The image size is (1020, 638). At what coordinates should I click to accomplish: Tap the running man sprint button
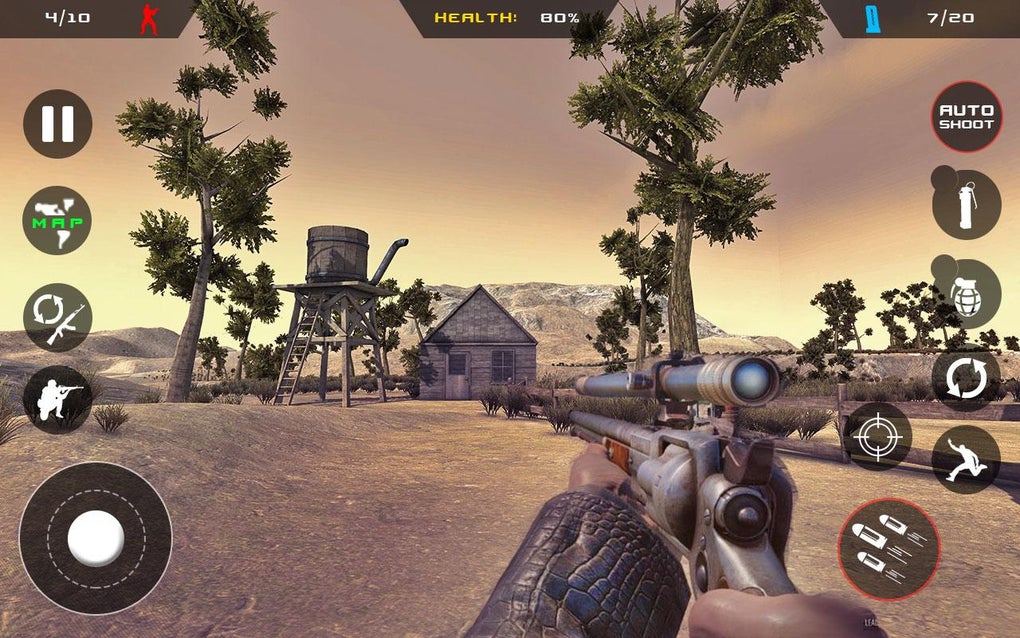(966, 459)
